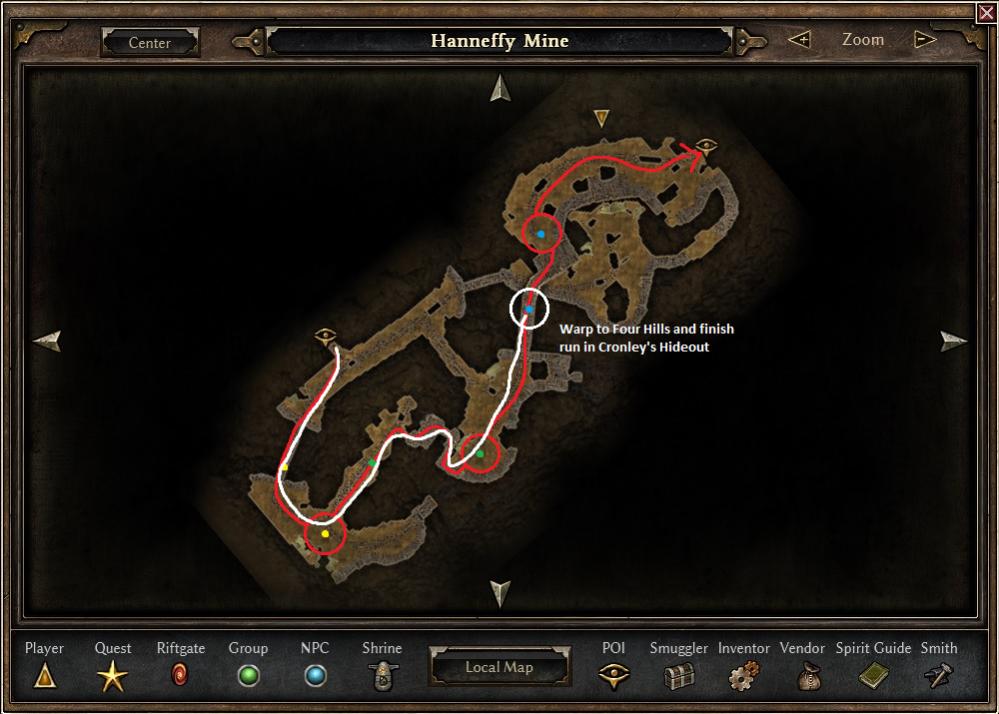
Task: Pan the map upward with top arrow
Action: [x=500, y=89]
